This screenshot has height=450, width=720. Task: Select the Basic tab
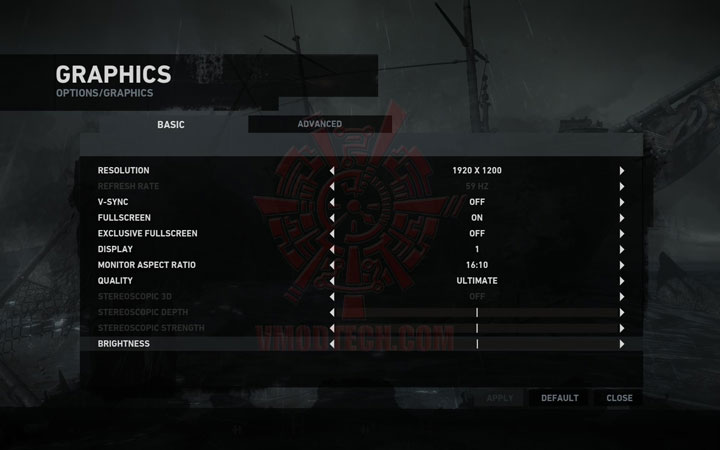click(x=171, y=125)
